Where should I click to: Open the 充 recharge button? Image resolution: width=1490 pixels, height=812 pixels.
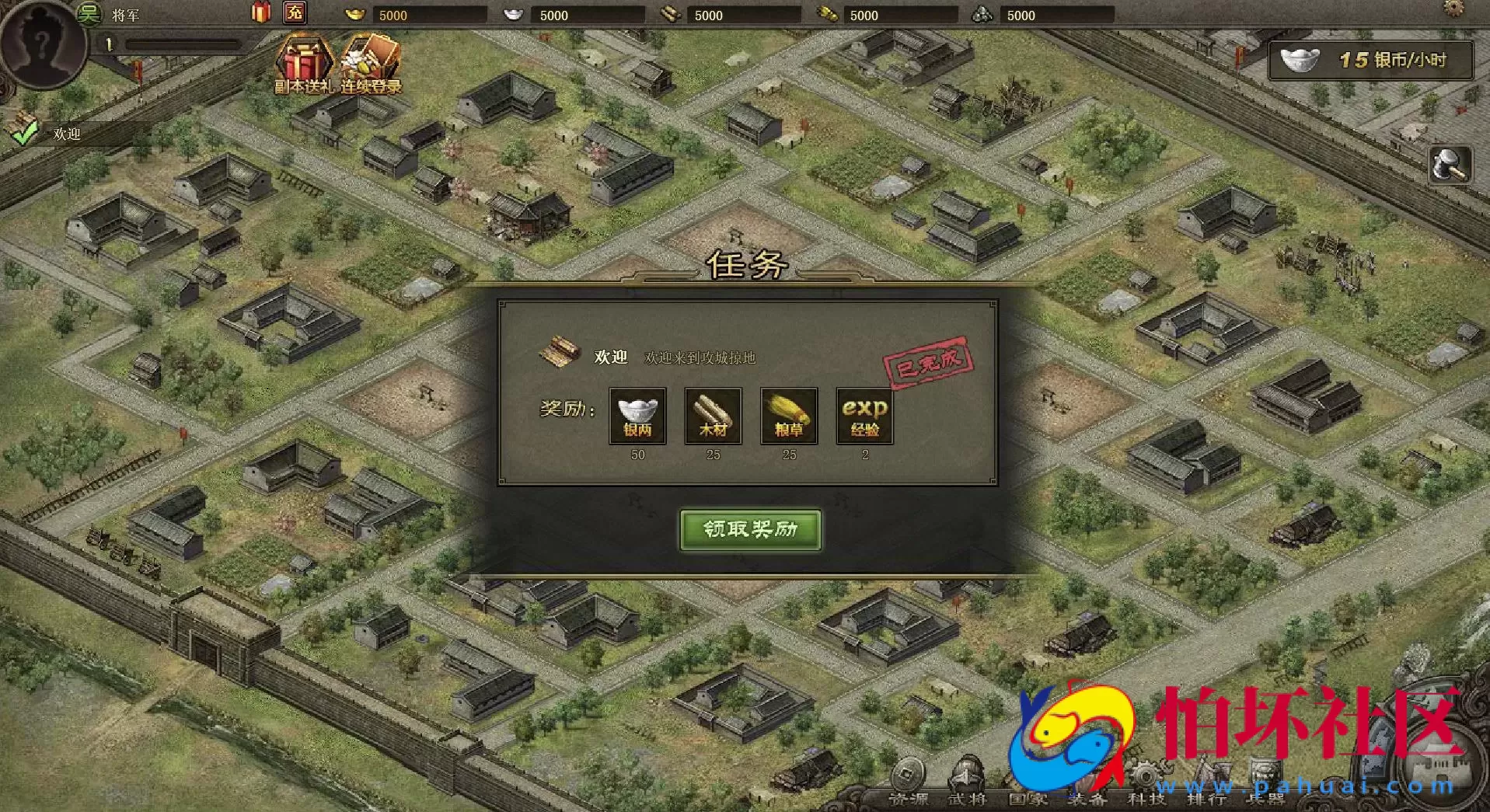(x=294, y=12)
